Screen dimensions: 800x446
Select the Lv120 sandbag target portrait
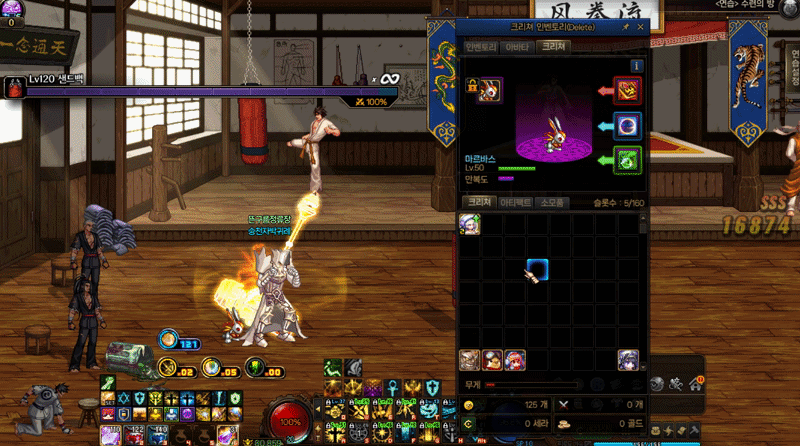14,88
